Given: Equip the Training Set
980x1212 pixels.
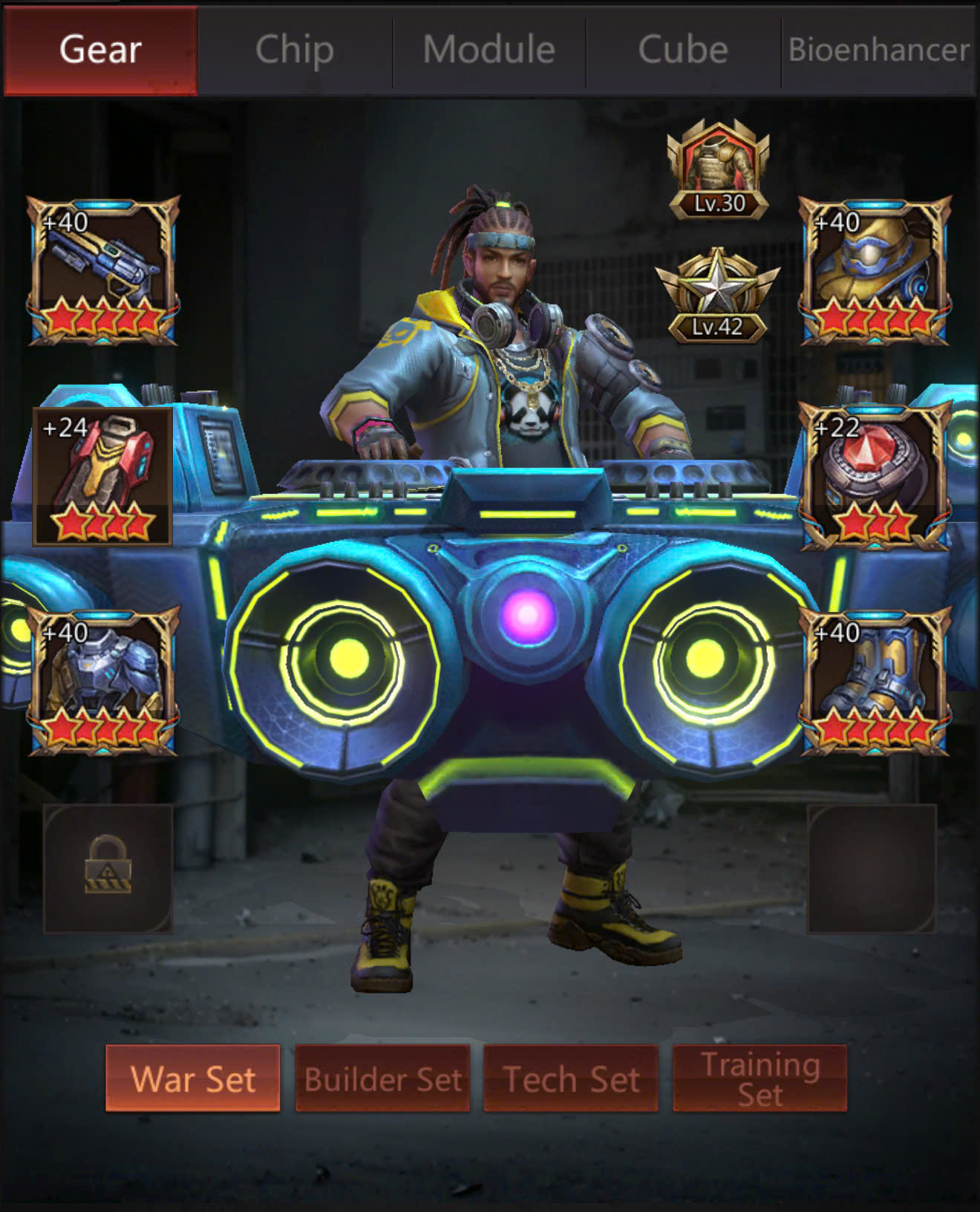Looking at the screenshot, I should [759, 1078].
